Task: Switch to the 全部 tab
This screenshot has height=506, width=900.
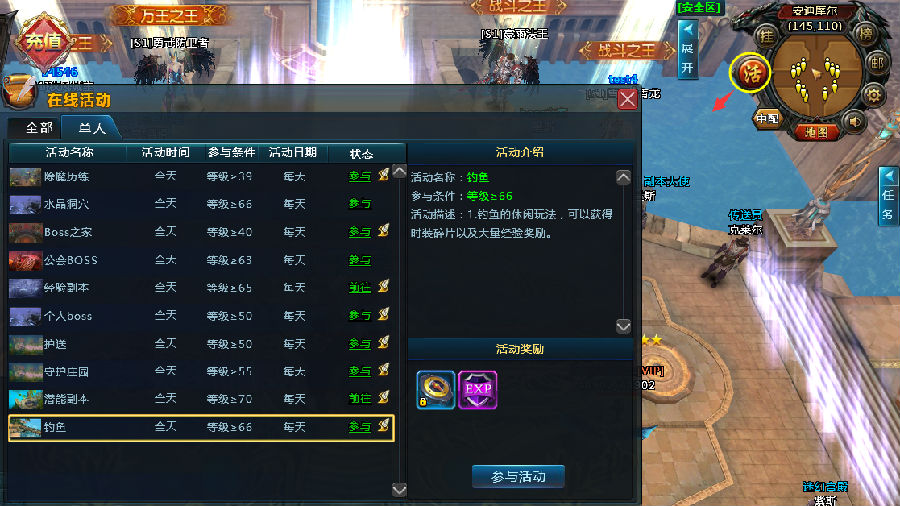Action: (39, 128)
